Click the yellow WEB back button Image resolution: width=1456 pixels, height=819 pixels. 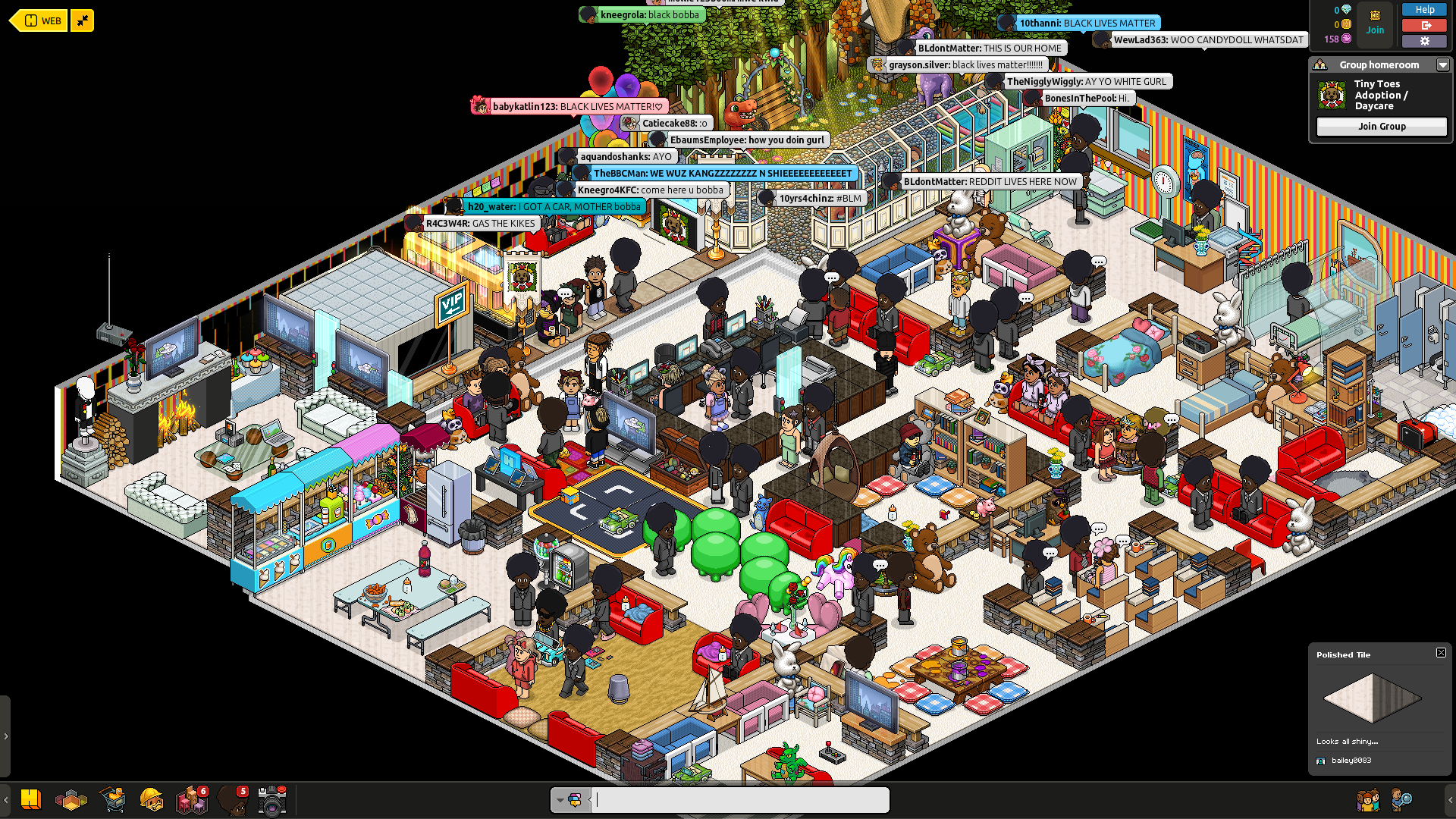[x=39, y=20]
